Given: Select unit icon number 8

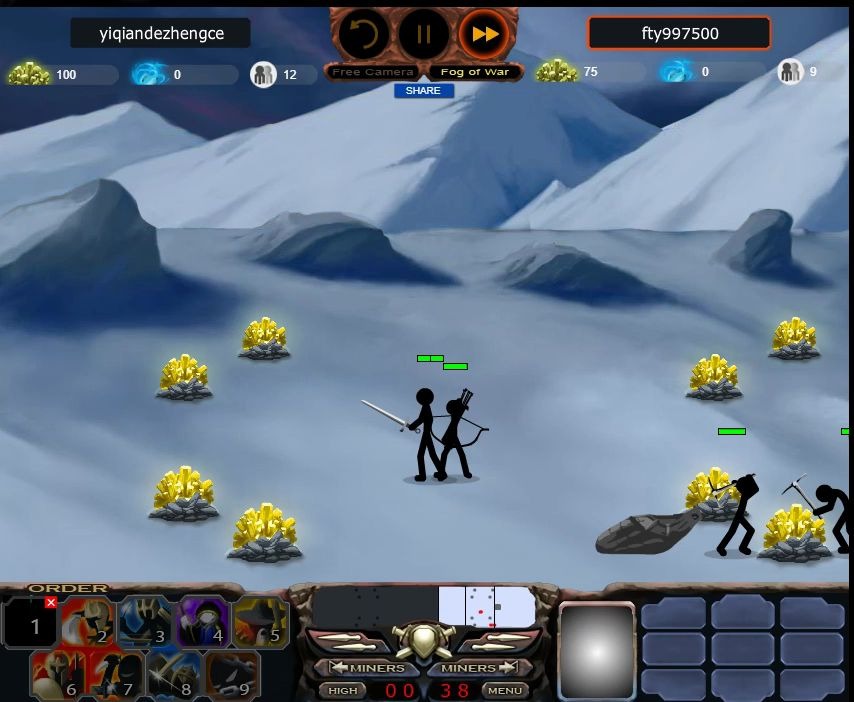Looking at the screenshot, I should 175,676.
